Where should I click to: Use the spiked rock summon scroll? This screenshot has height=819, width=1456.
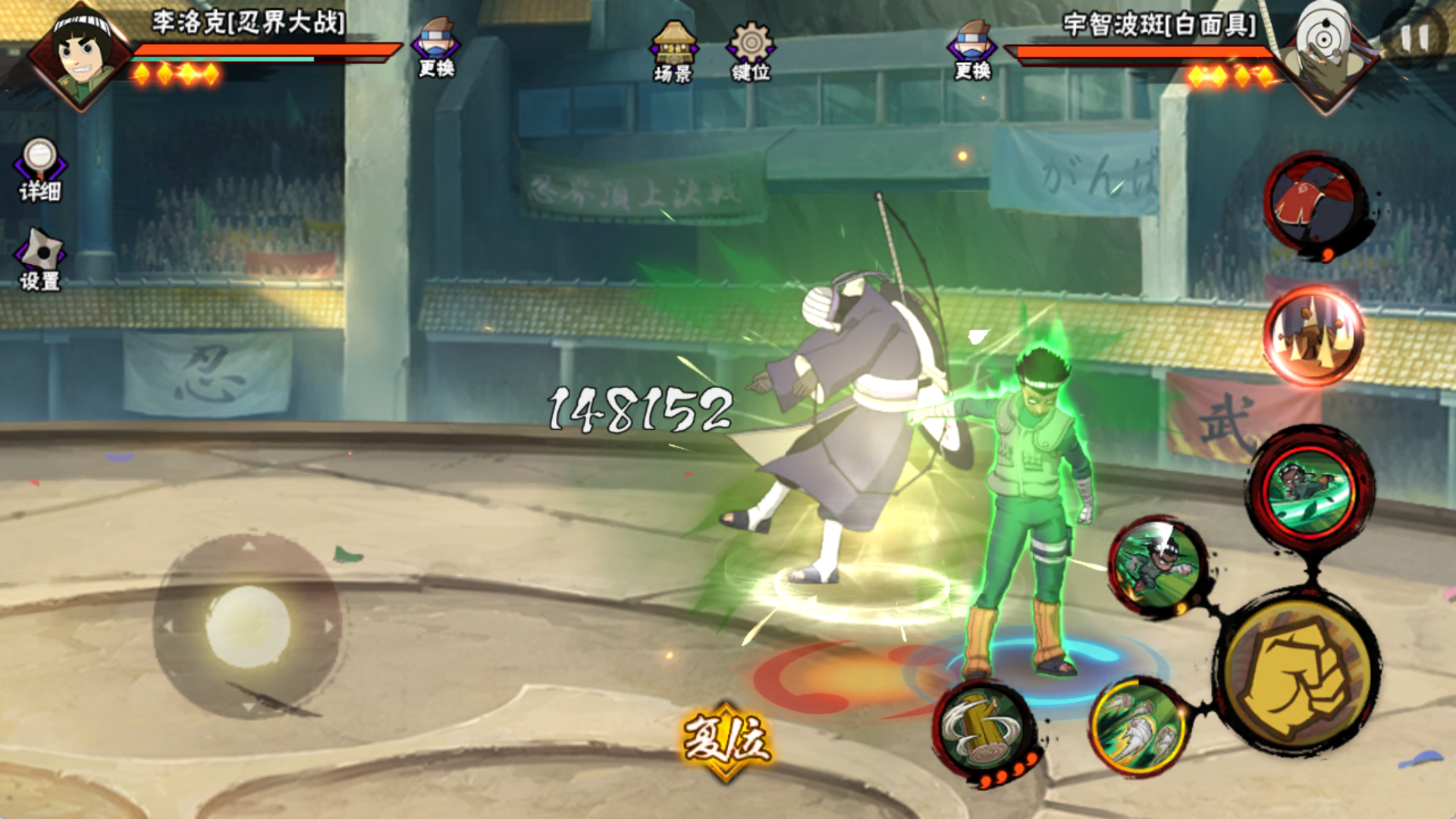click(1313, 334)
